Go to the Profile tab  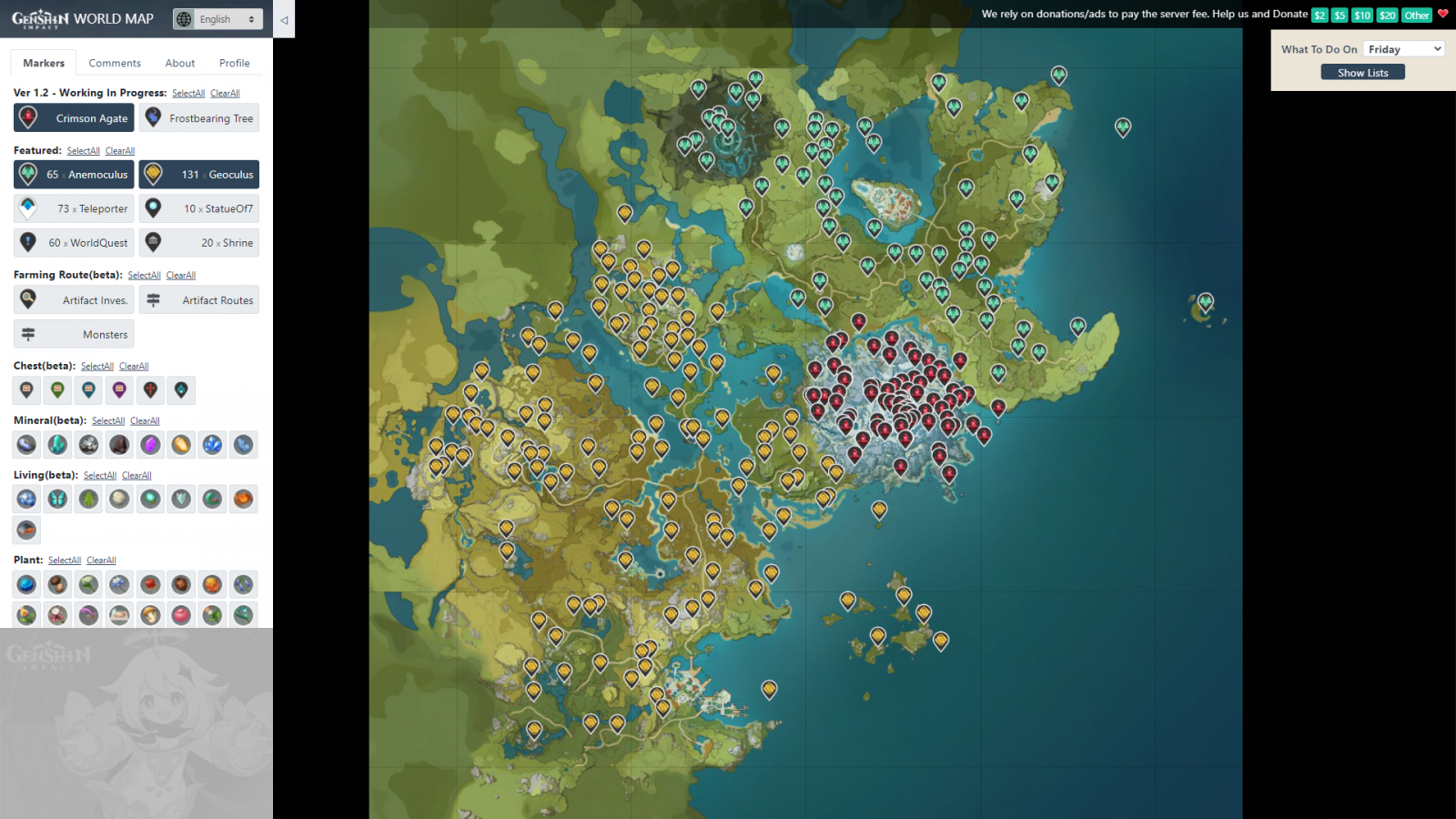coord(234,63)
